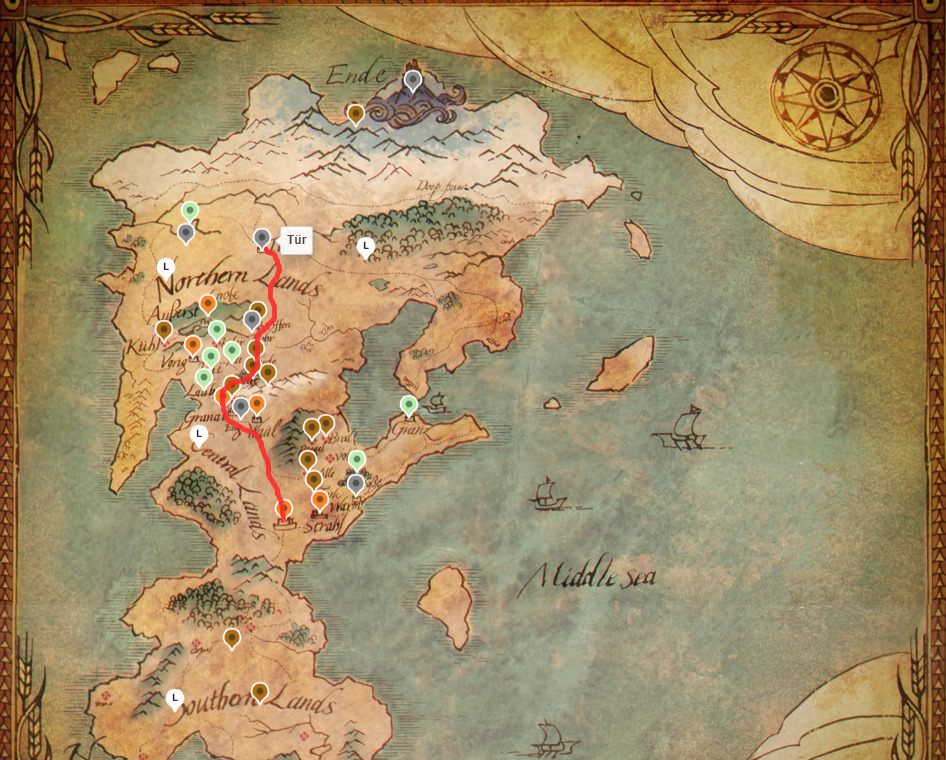Select the white L marker by Central Lands
Image resolution: width=946 pixels, height=760 pixels.
199,435
